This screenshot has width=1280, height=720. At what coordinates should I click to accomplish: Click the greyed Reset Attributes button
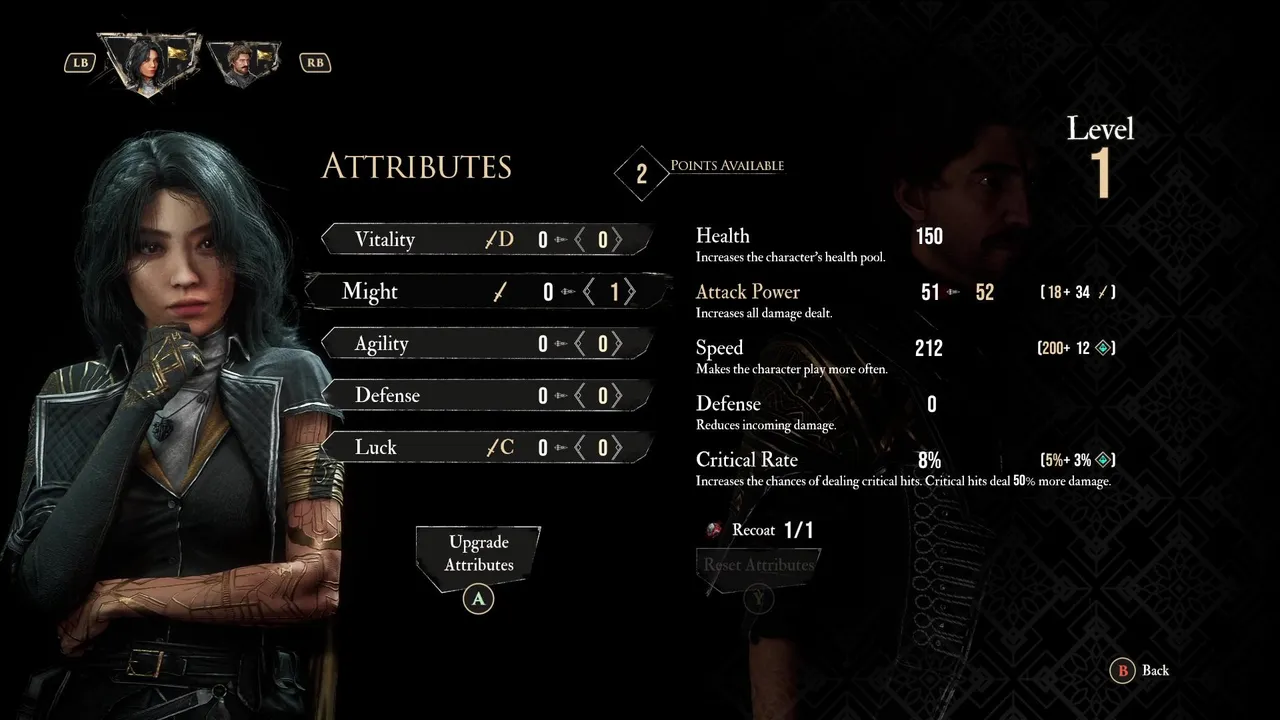click(x=758, y=566)
